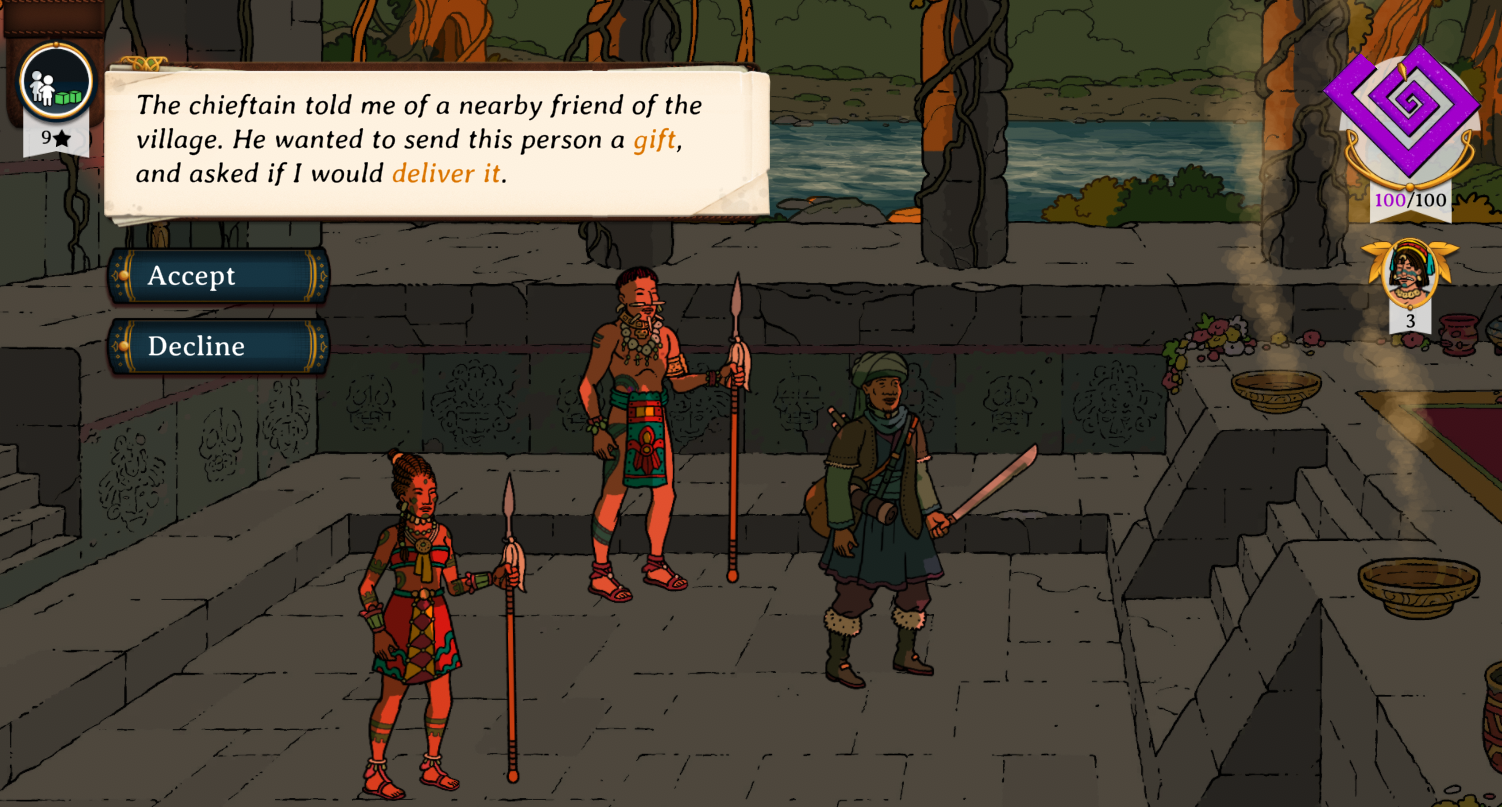Decline the gift delivery request
This screenshot has width=1502, height=807.
point(219,346)
